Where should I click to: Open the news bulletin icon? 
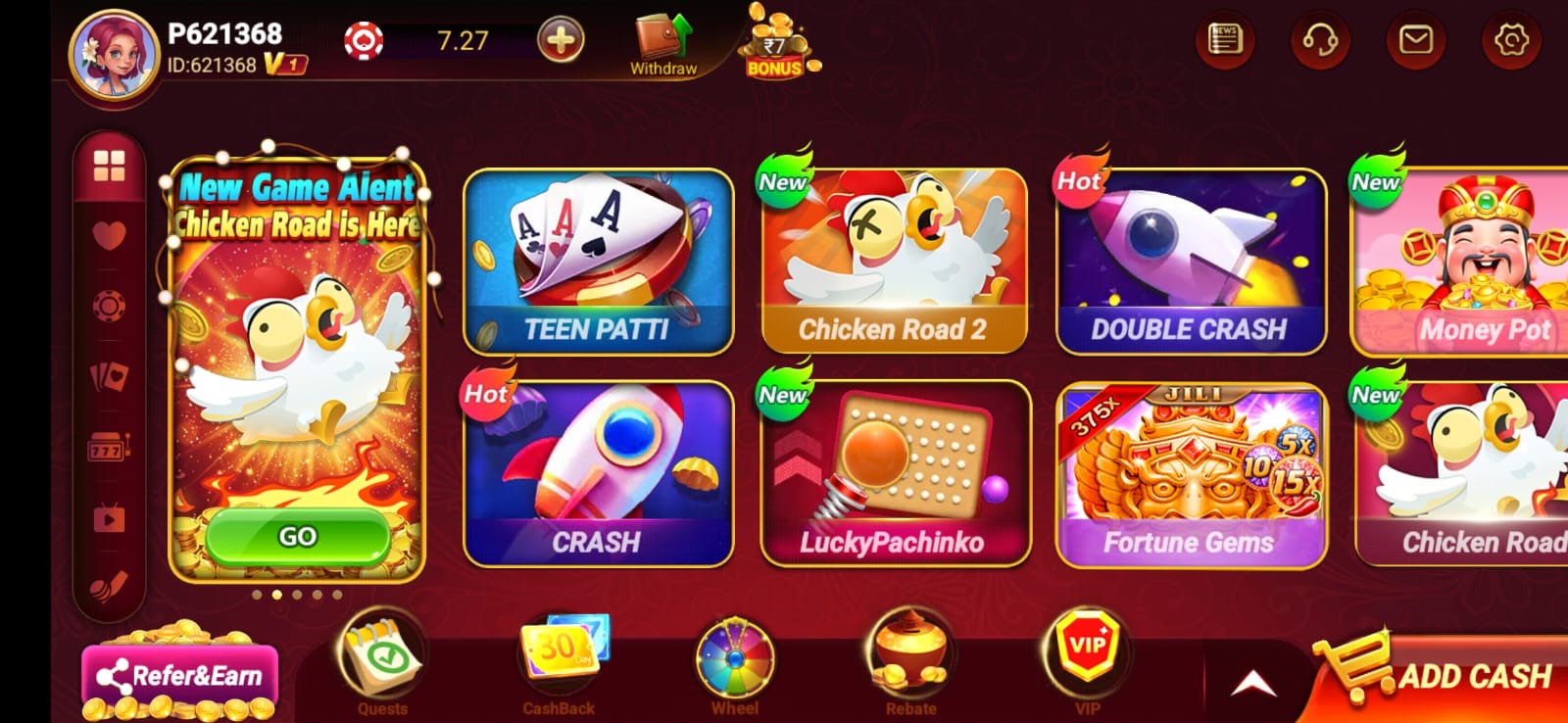point(1224,40)
